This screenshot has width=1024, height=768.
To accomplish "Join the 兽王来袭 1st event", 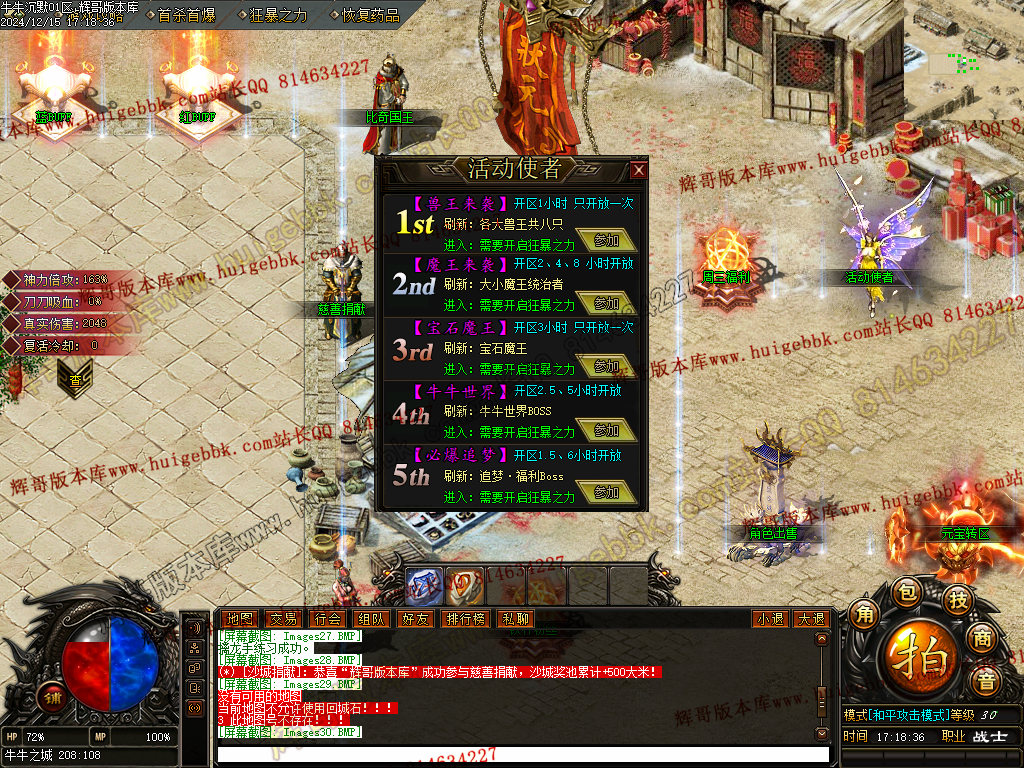I will tap(606, 241).
